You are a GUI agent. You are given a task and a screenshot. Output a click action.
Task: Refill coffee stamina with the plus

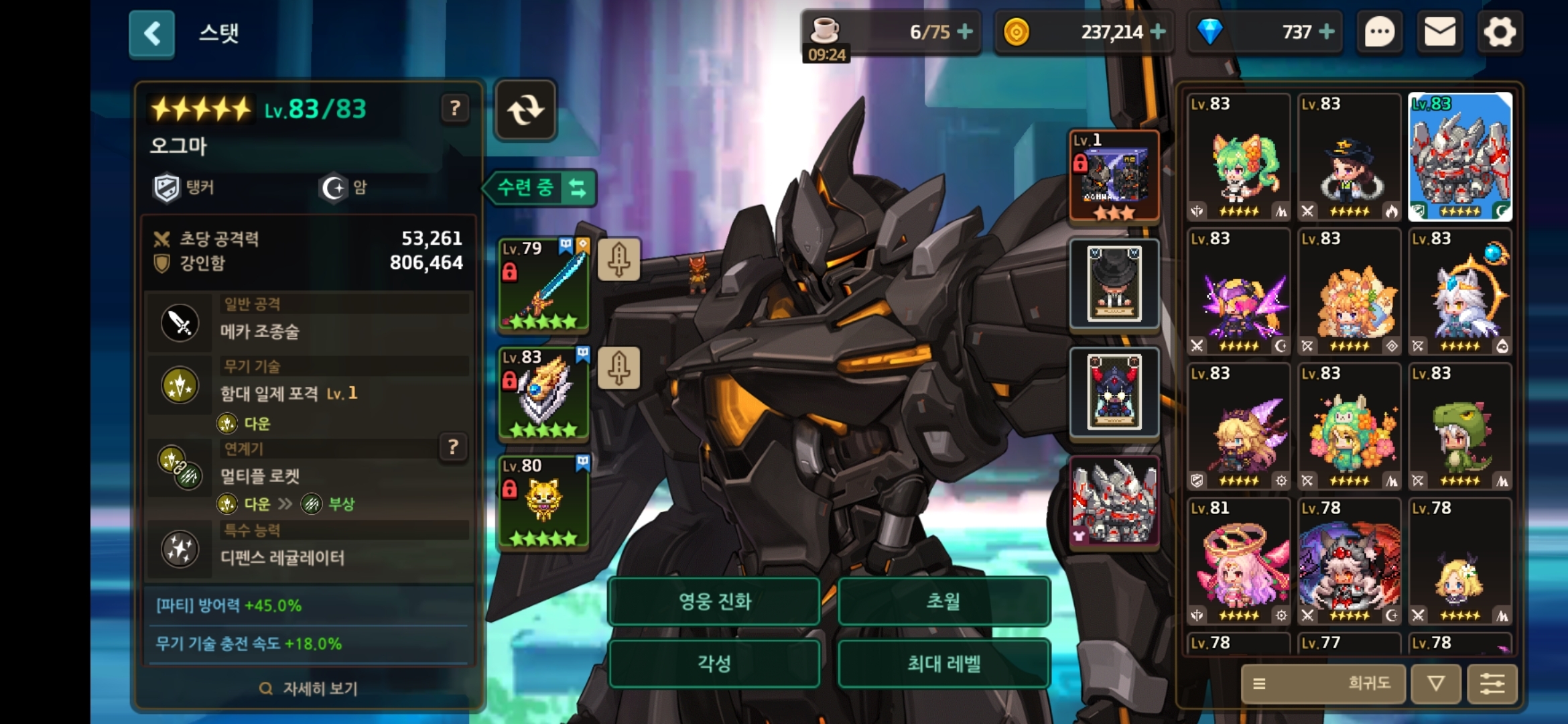pyautogui.click(x=965, y=32)
